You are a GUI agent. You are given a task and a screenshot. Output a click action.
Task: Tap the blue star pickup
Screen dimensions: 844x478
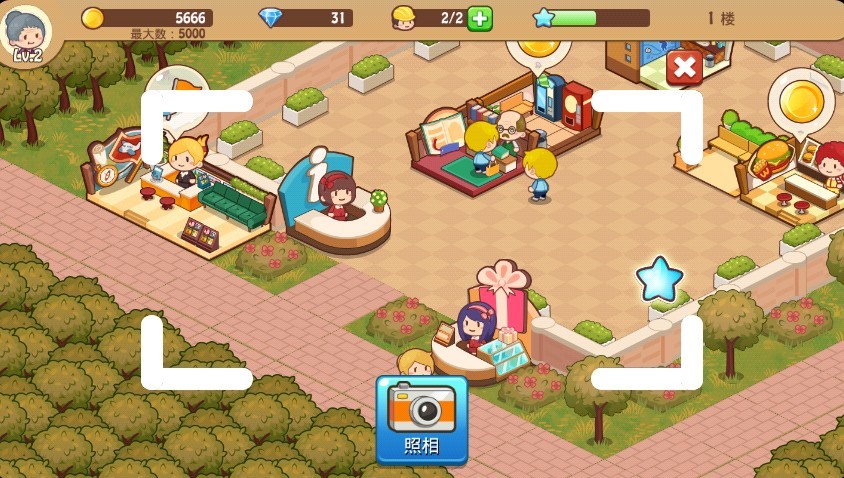point(659,279)
